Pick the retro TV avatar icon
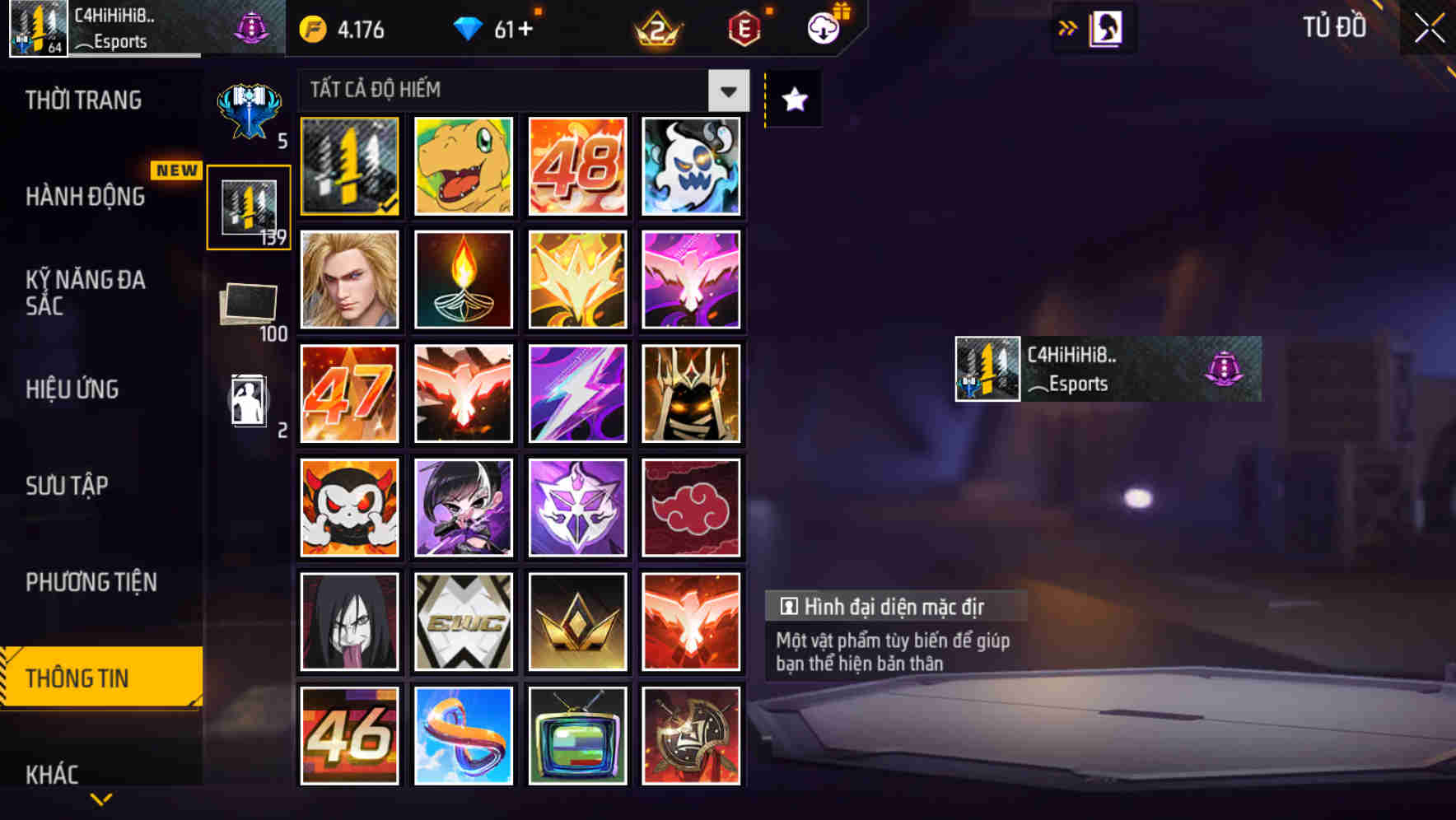 coord(577,734)
